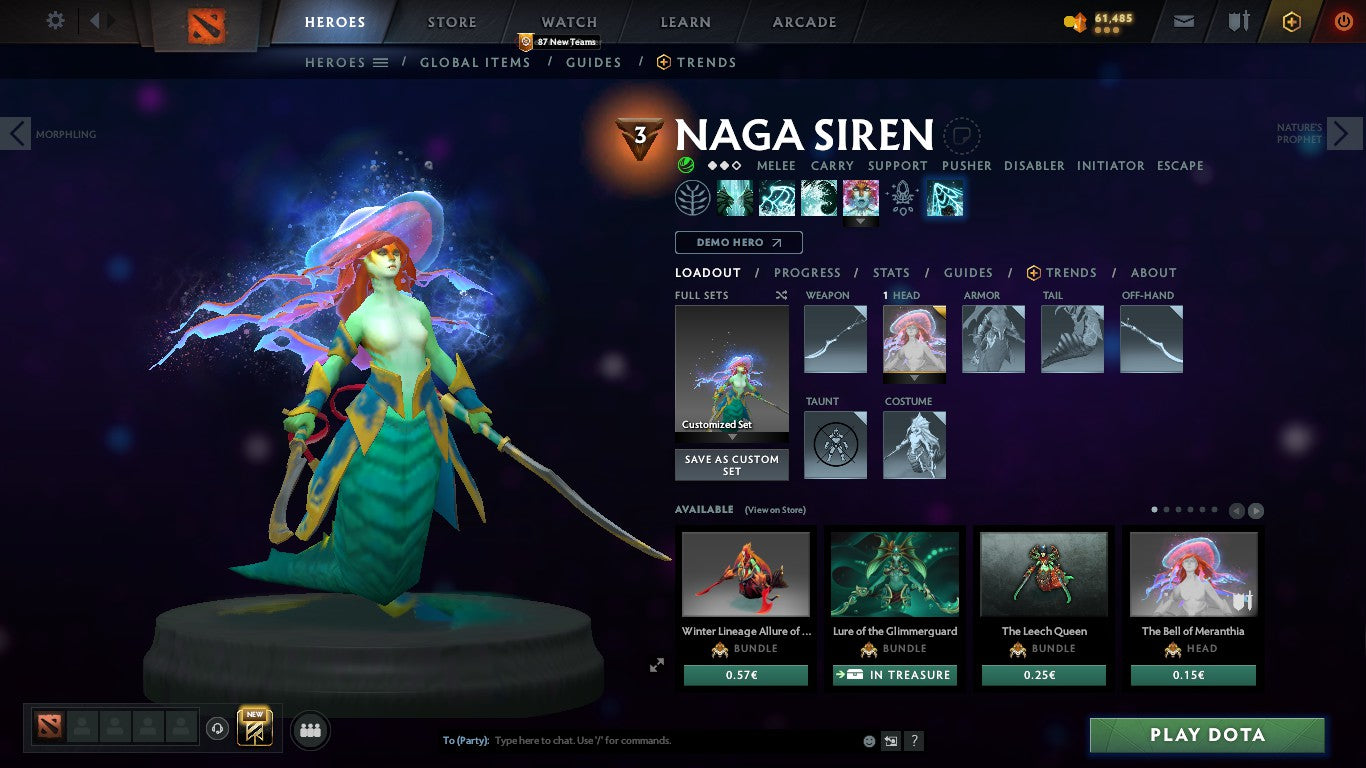This screenshot has height=768, width=1366.
Task: Click the DEMO HERO button
Action: [738, 242]
